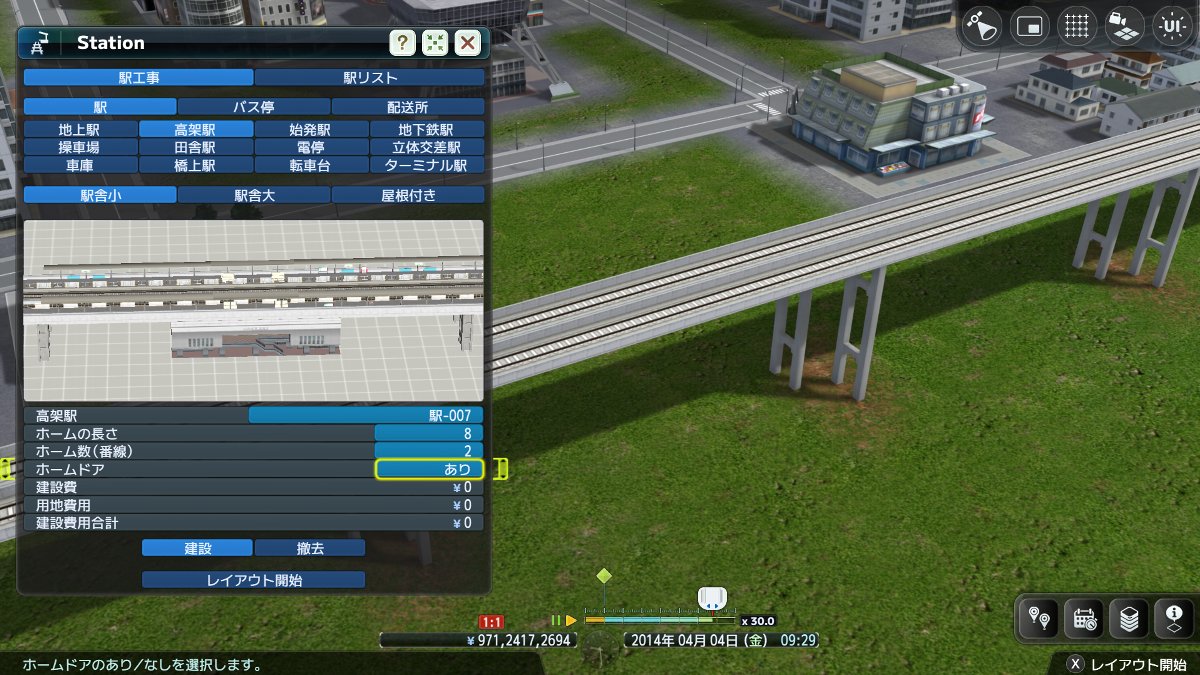Viewport: 1200px width, 675px height.
Task: Select the バス停 category
Action: click(x=254, y=106)
